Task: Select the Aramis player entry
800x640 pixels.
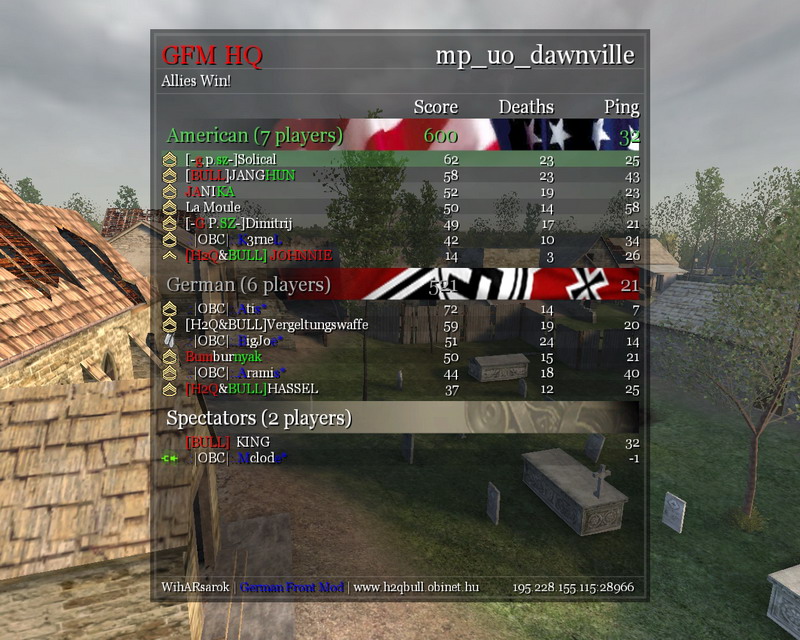Action: pos(400,373)
